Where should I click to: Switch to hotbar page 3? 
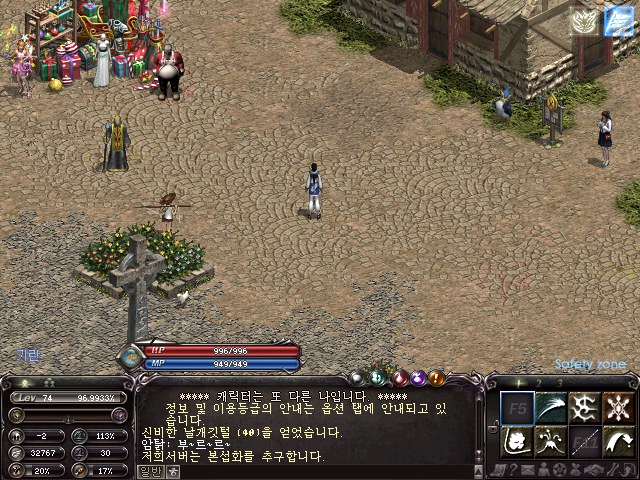point(560,383)
